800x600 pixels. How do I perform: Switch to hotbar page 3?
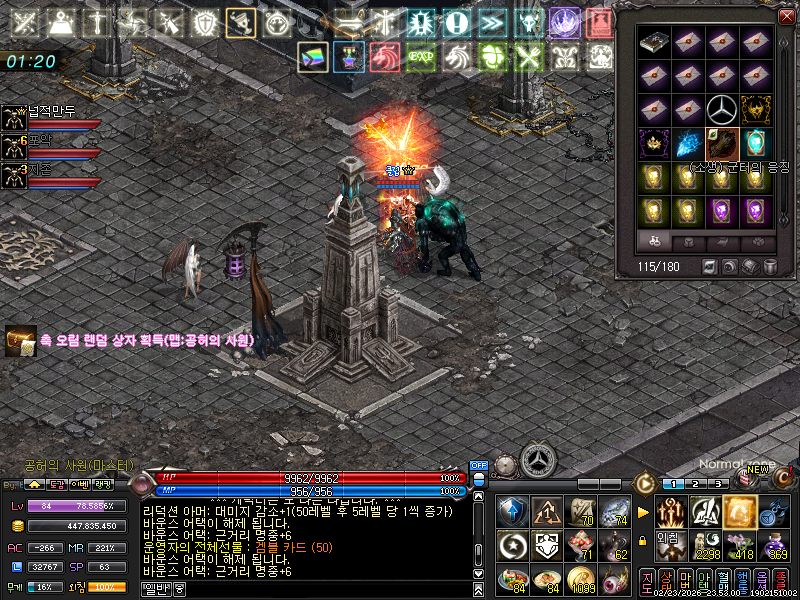coord(717,484)
